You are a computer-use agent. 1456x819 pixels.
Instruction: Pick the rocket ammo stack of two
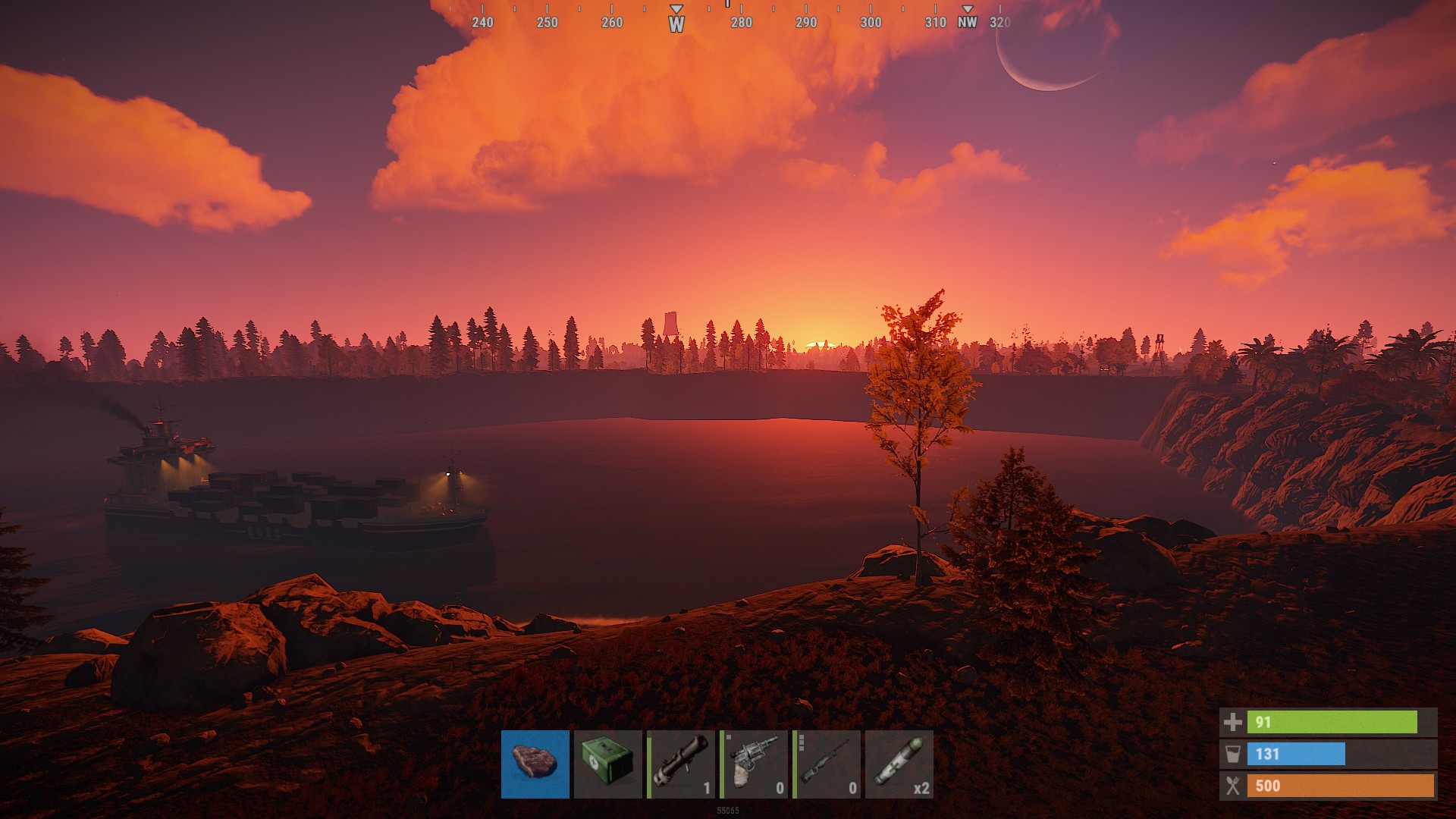tap(899, 764)
